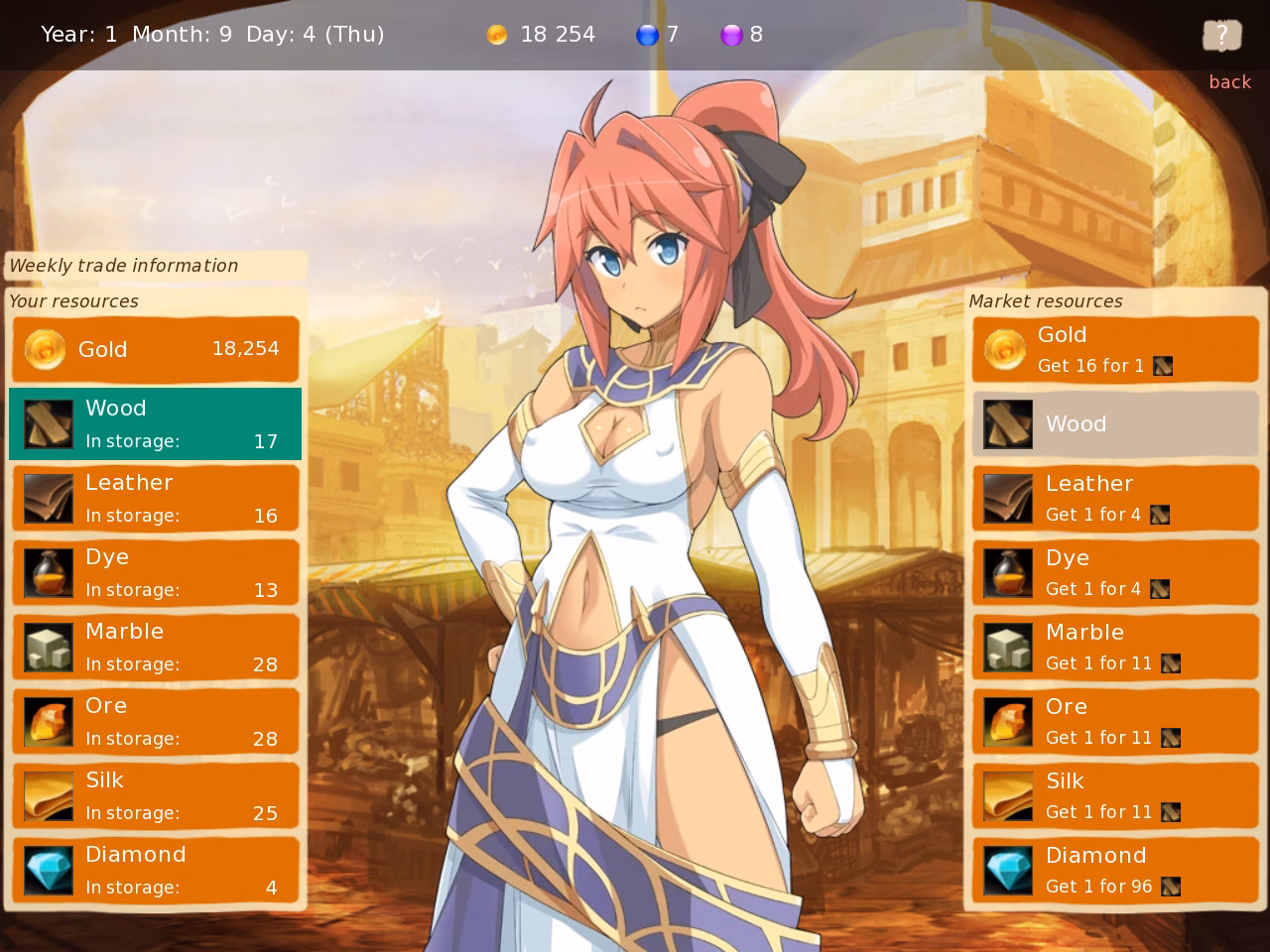
Task: Click the Diamond gem icon in your resources
Action: tap(47, 870)
